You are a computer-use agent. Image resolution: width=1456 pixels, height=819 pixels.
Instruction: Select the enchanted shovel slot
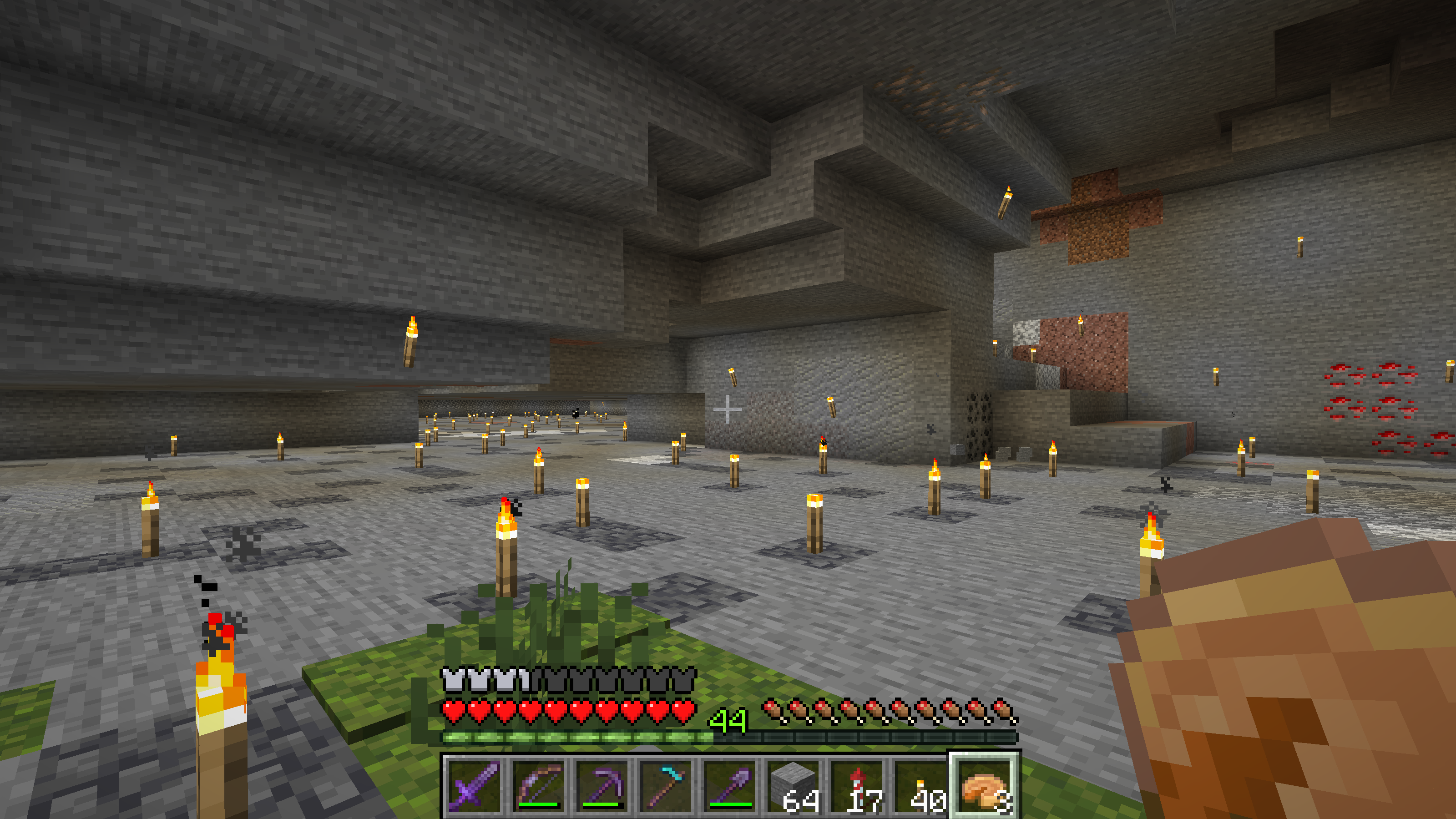coord(729,786)
